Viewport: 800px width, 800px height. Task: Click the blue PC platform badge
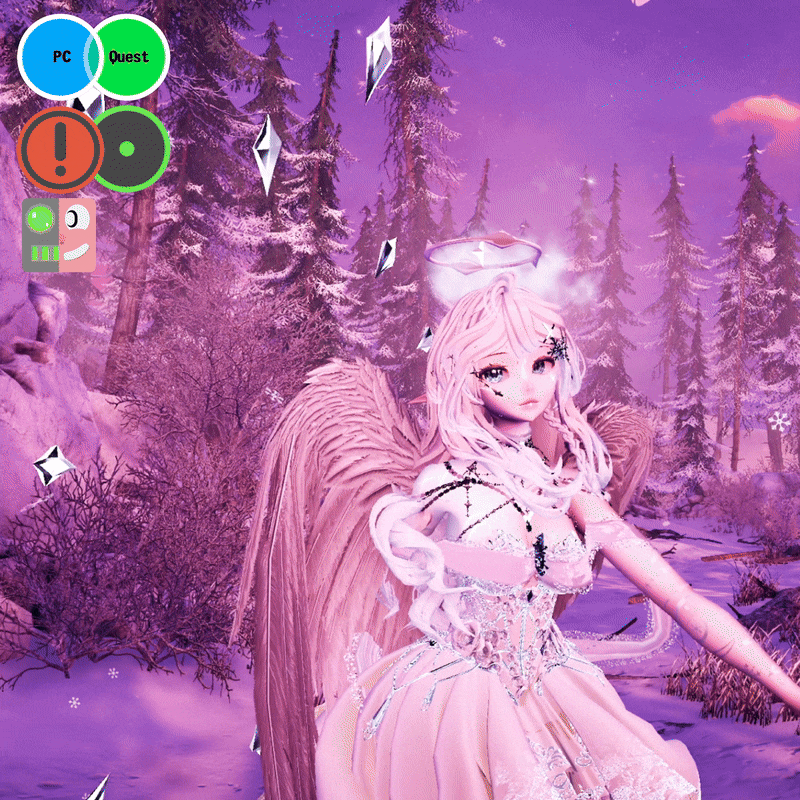point(57,57)
